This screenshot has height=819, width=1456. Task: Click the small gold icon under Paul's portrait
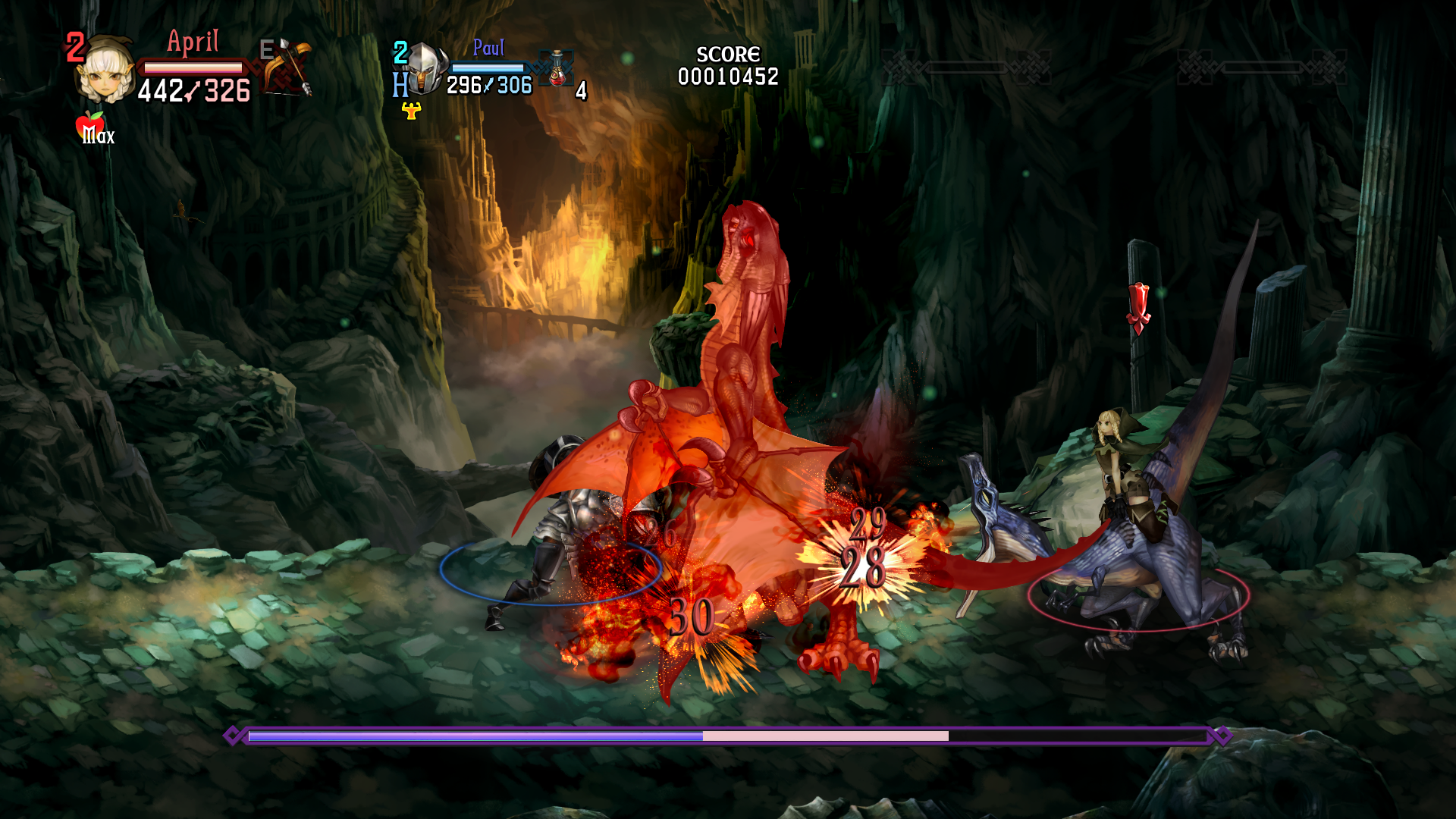pyautogui.click(x=411, y=111)
